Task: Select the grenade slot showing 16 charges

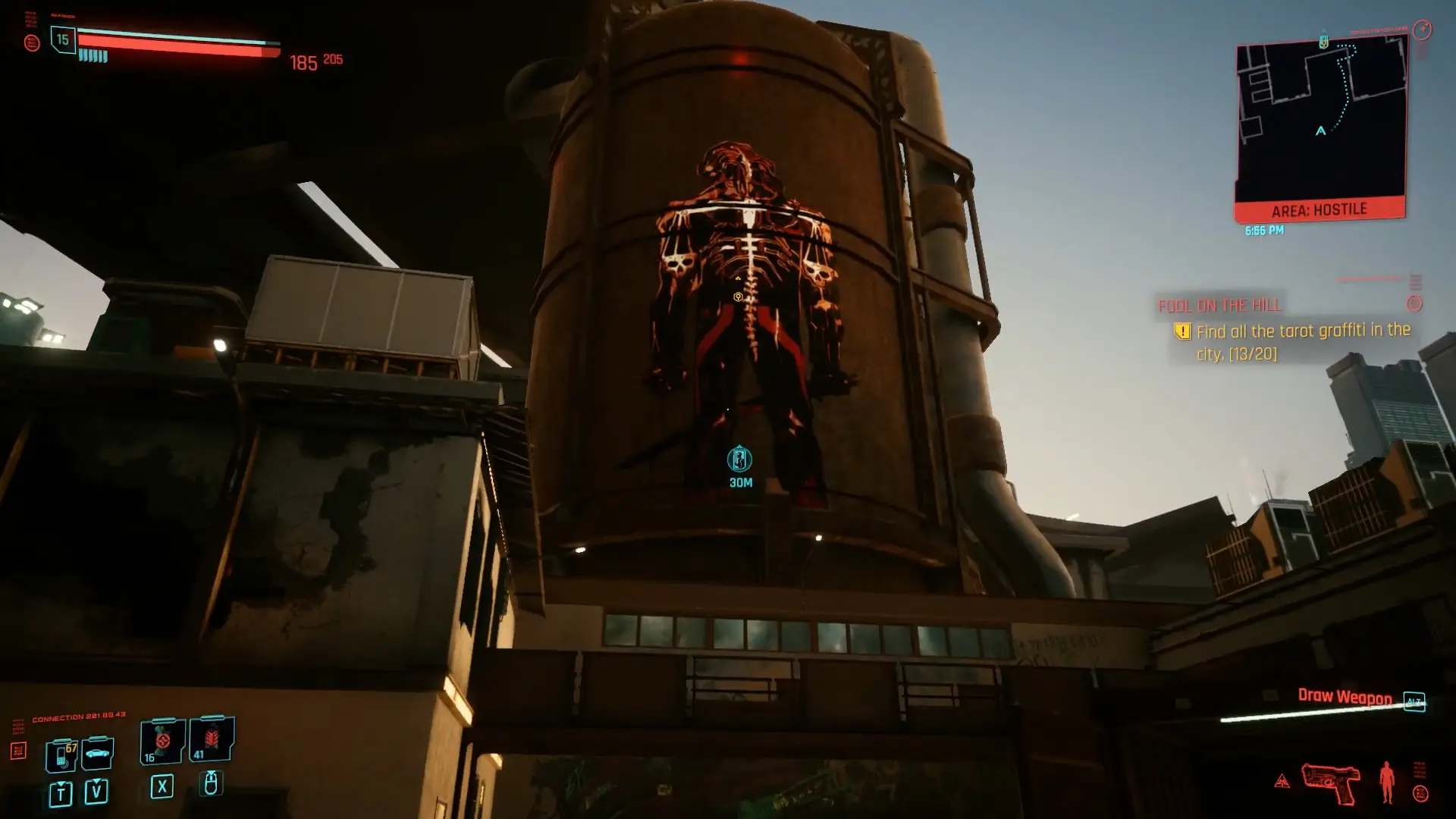Action: coord(162,741)
